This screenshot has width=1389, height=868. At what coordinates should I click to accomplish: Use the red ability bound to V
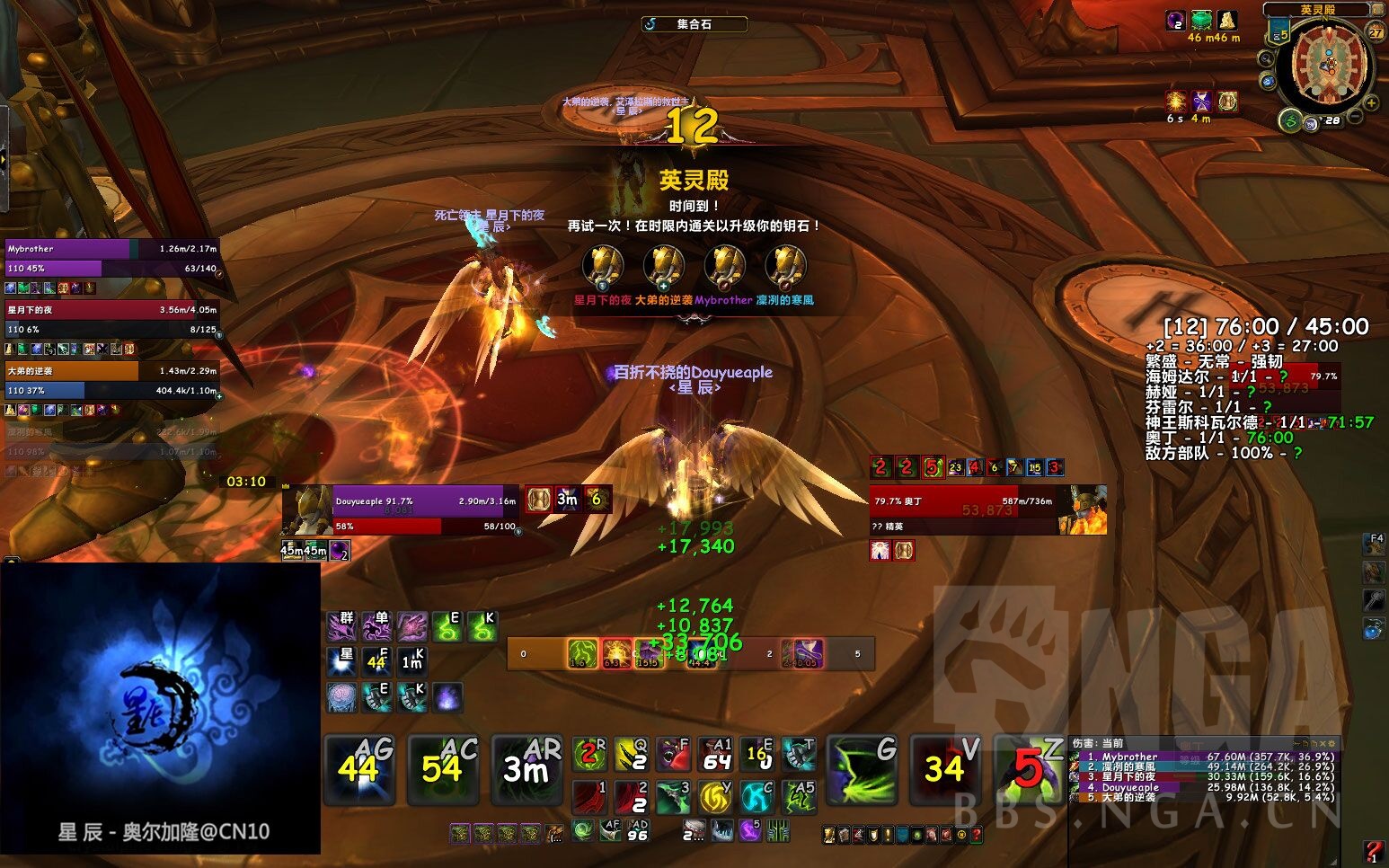pyautogui.click(x=945, y=769)
